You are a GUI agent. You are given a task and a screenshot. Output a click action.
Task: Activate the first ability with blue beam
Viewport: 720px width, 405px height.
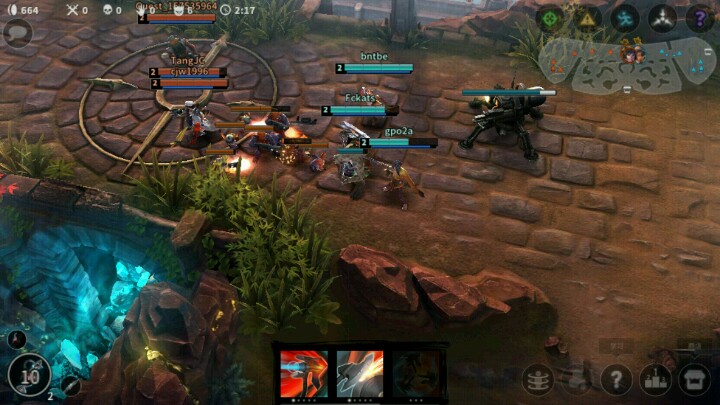pyautogui.click(x=304, y=373)
